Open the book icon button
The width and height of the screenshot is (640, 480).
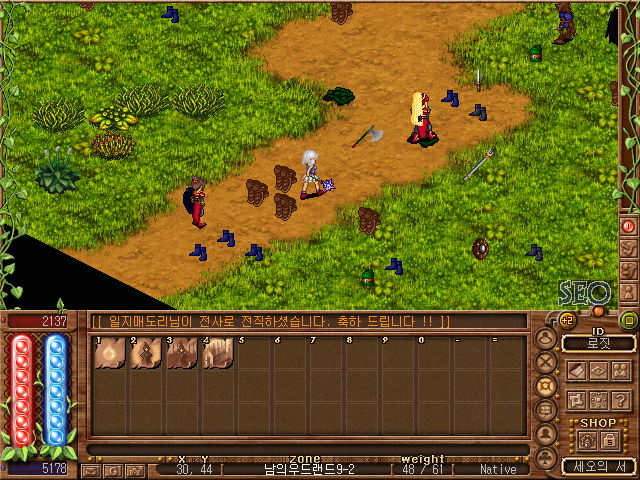(x=575, y=370)
